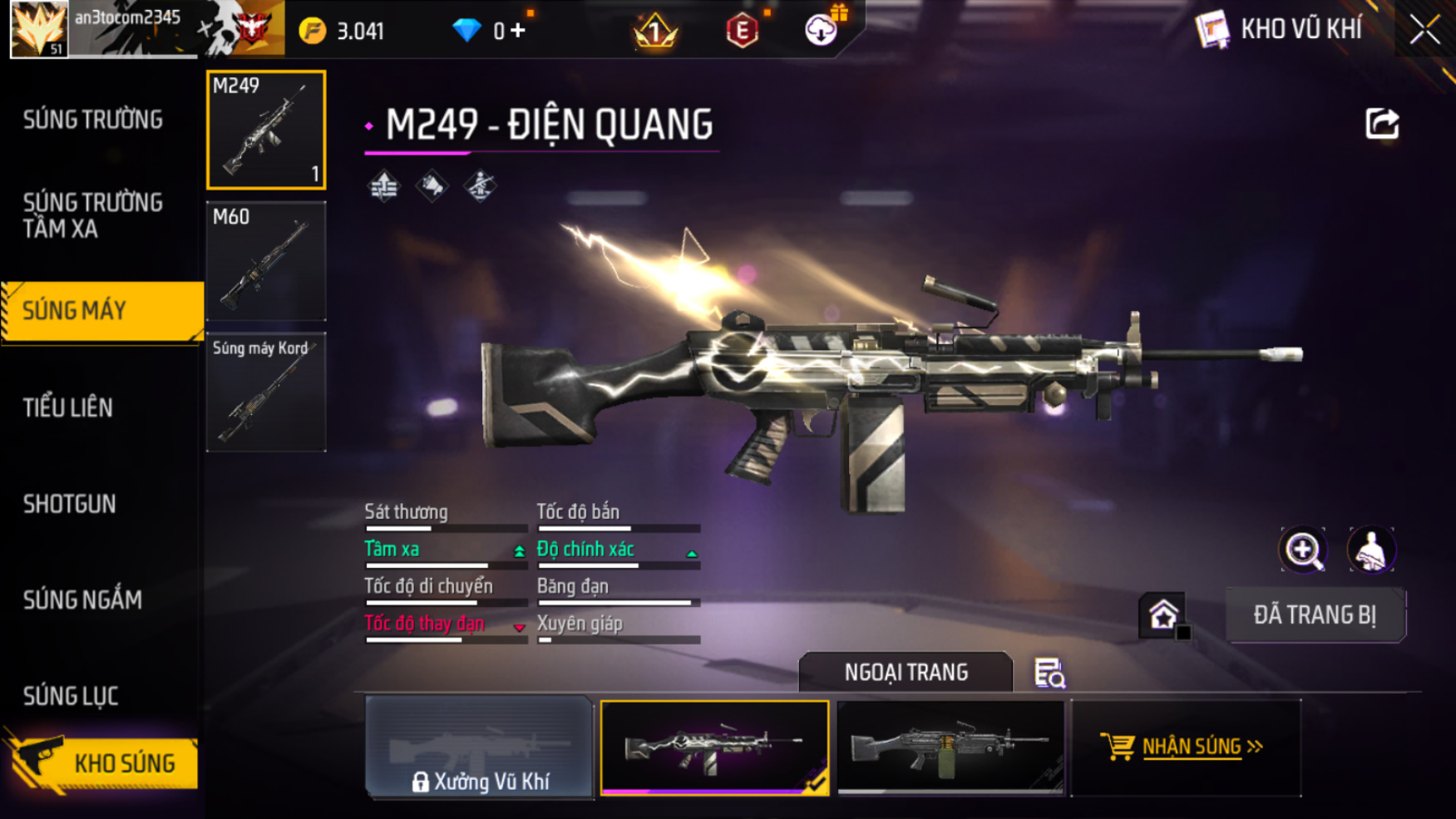Choose the Súng máy Kord tile
The image size is (1456, 819).
(266, 392)
